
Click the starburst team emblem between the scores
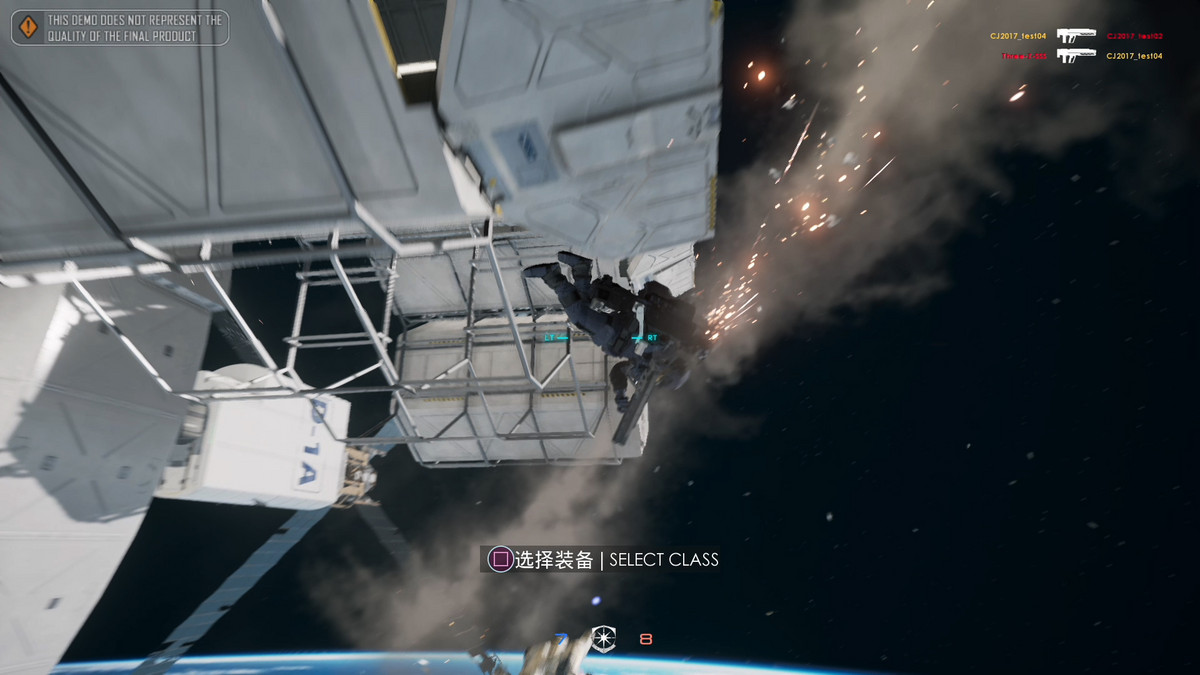603,638
